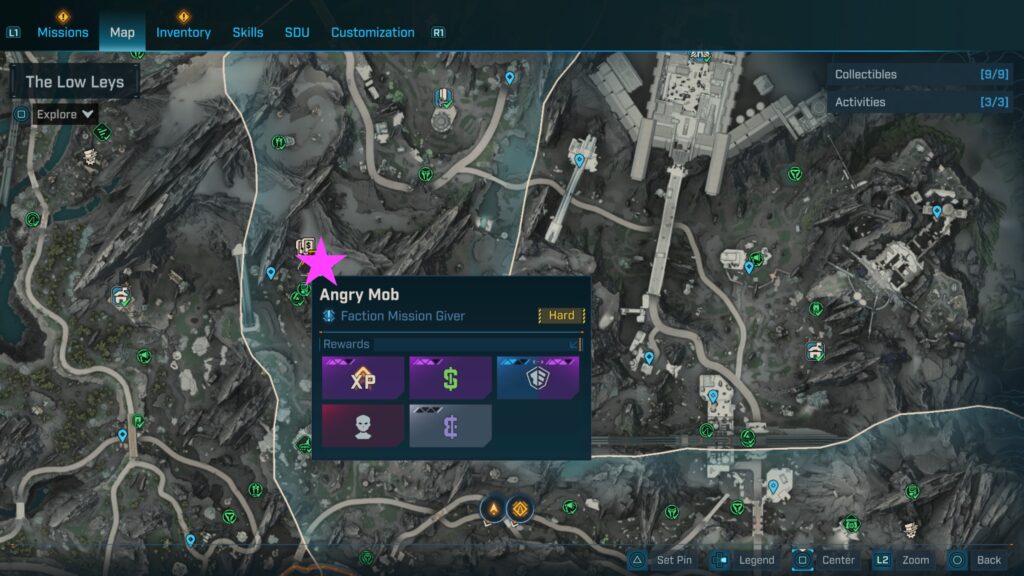Select the Activities tracker row

[922, 102]
